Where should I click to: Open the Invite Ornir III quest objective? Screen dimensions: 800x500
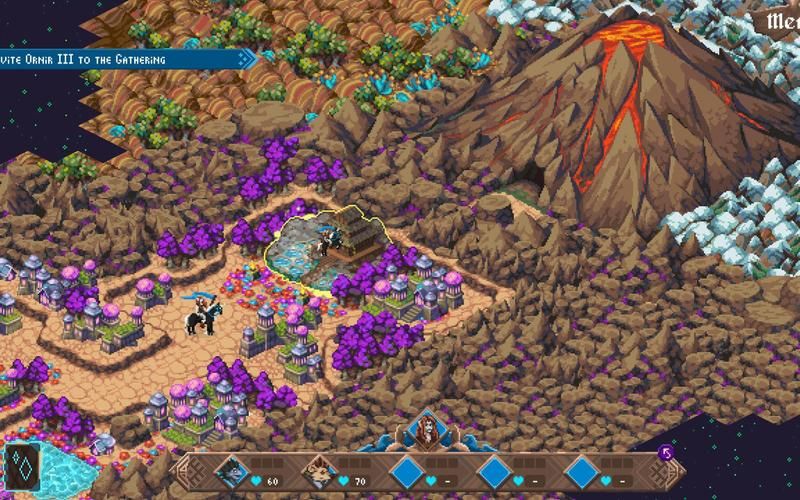tap(120, 59)
